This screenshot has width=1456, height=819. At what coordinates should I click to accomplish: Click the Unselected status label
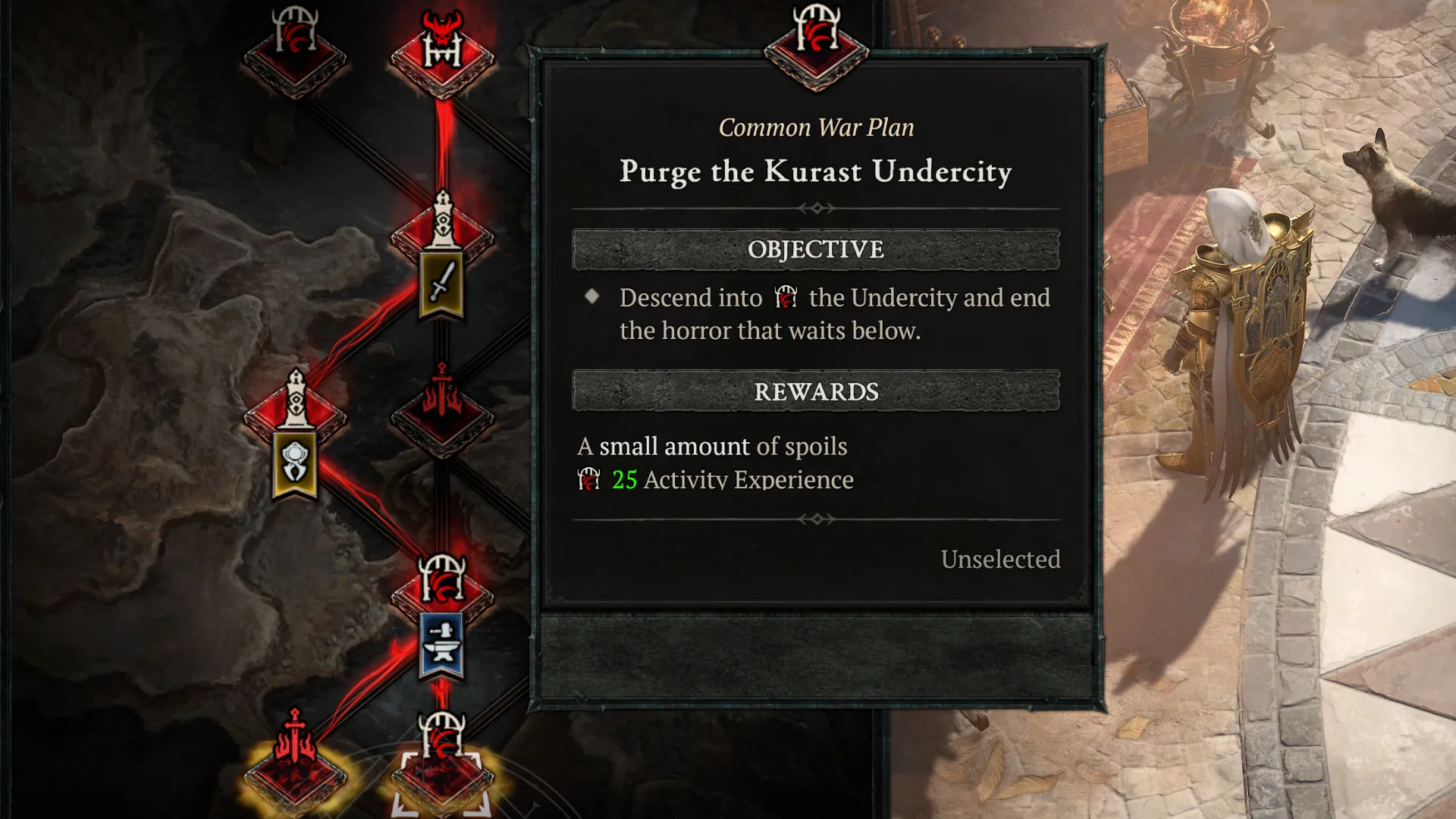1001,560
